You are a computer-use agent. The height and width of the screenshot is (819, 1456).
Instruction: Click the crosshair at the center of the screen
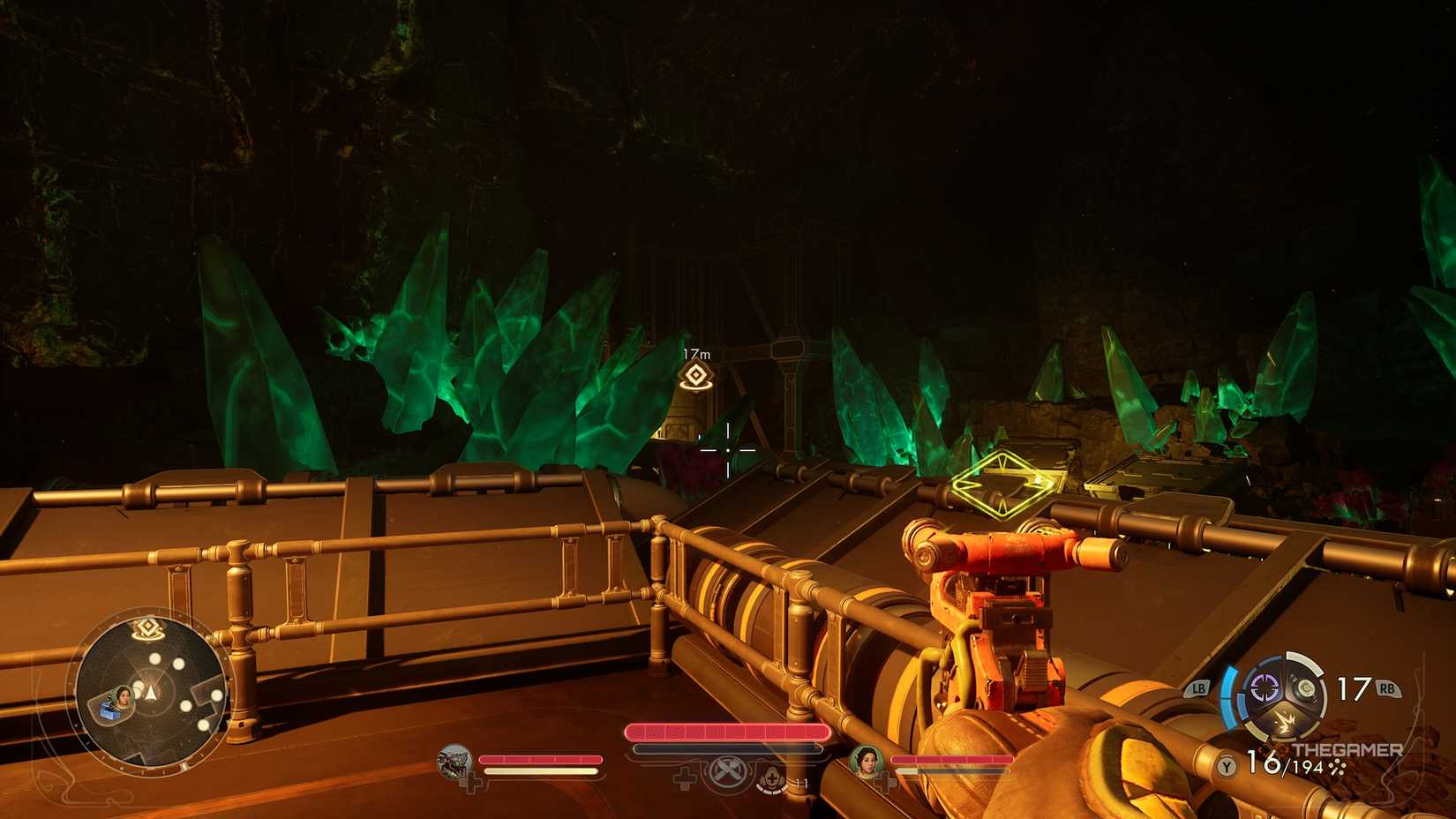click(x=728, y=448)
